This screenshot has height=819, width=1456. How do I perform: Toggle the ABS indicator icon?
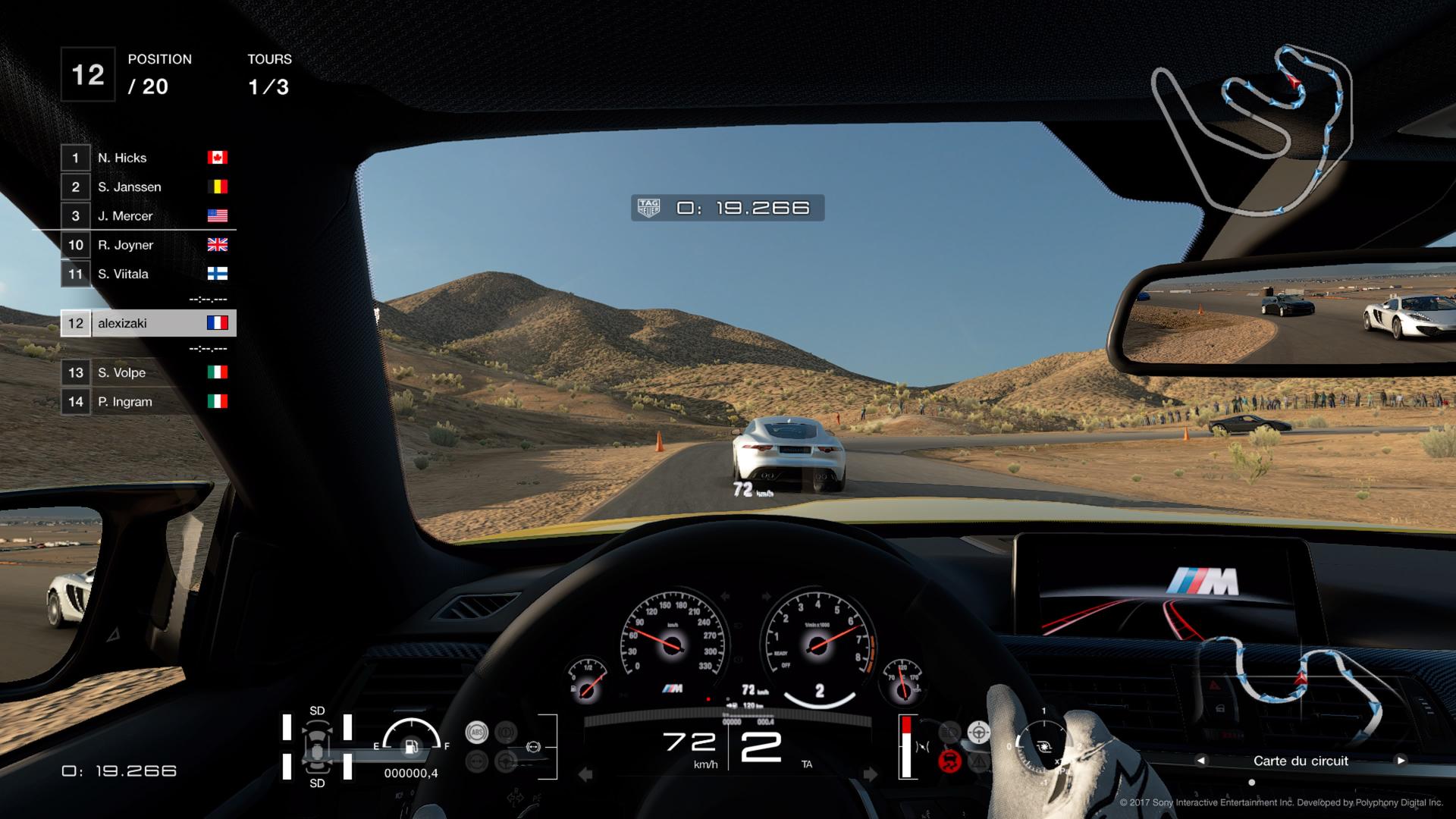pyautogui.click(x=476, y=733)
